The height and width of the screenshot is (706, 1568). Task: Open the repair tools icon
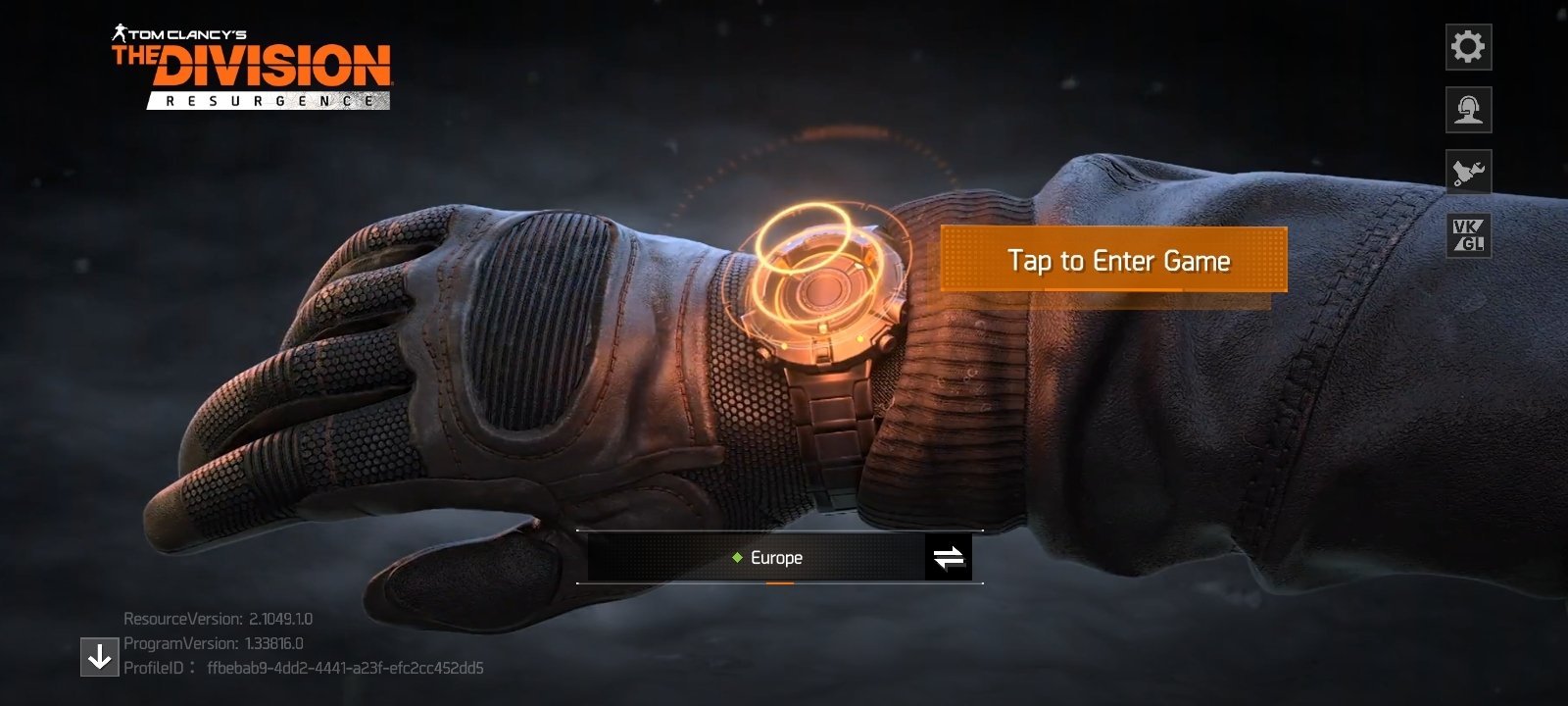tap(1468, 173)
